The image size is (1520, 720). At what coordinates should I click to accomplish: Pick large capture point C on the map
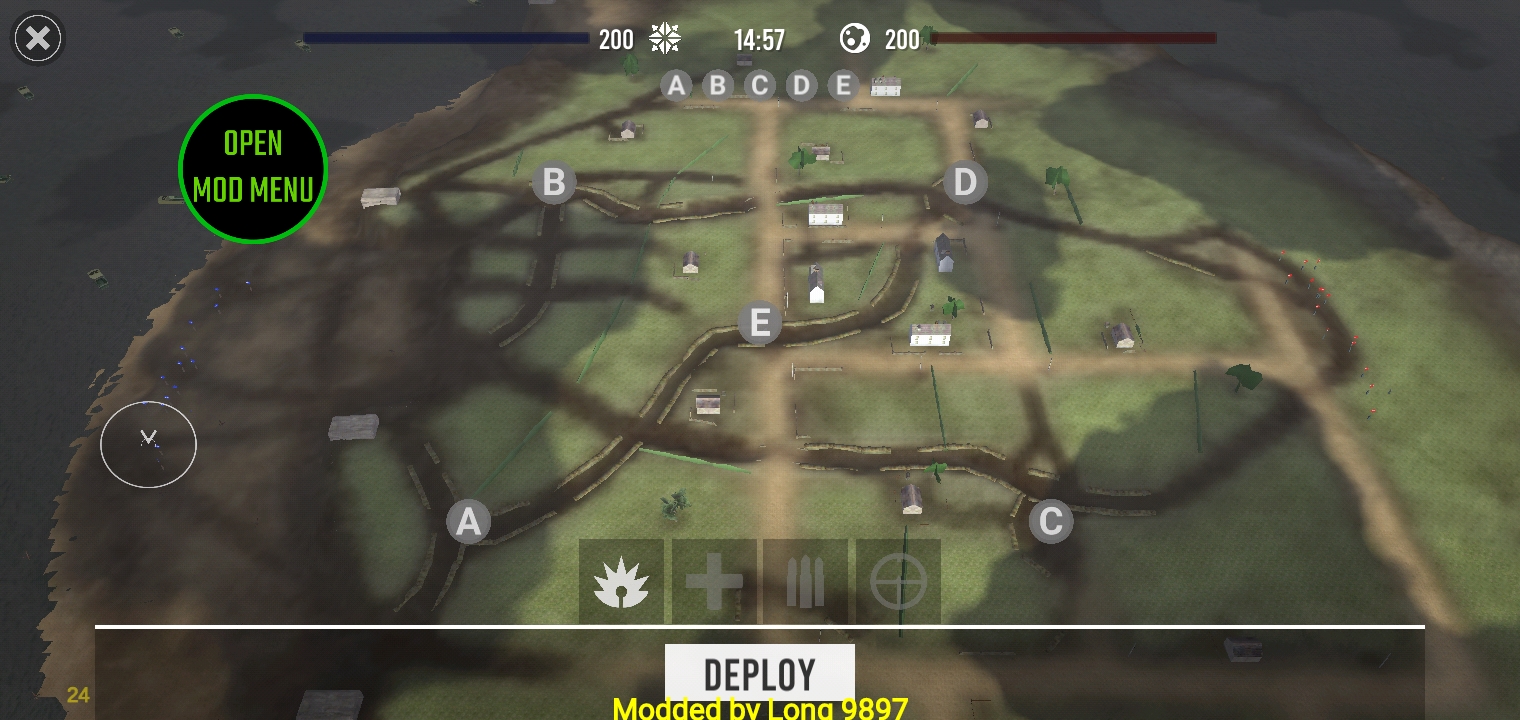point(1050,521)
